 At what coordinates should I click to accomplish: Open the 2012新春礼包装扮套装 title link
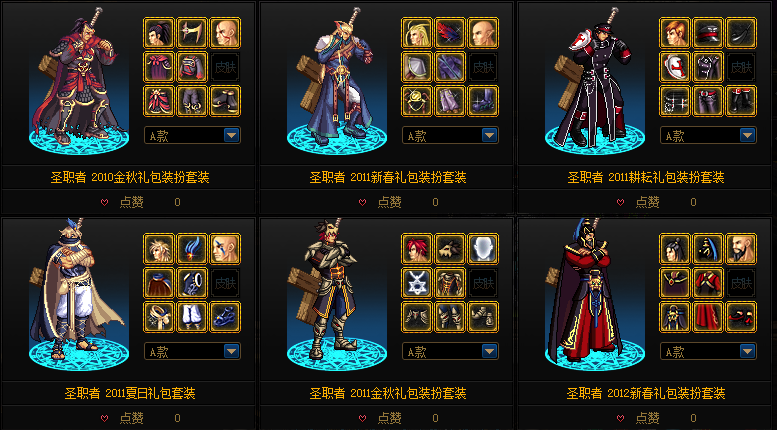(646, 393)
